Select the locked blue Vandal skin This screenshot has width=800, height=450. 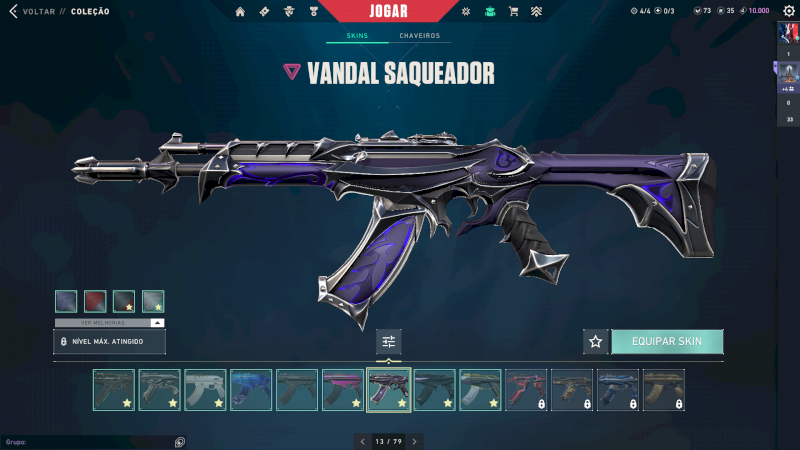pos(617,390)
